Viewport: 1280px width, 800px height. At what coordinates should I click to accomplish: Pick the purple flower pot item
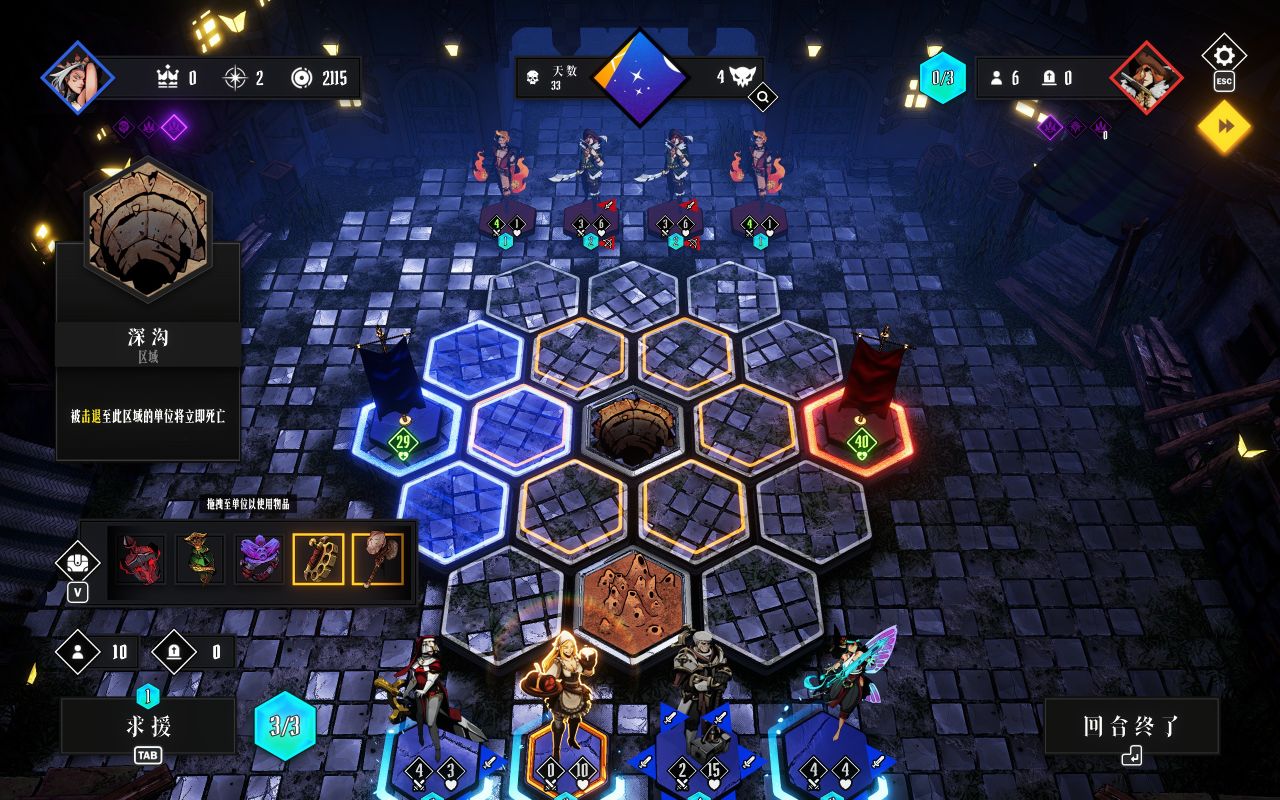259,559
